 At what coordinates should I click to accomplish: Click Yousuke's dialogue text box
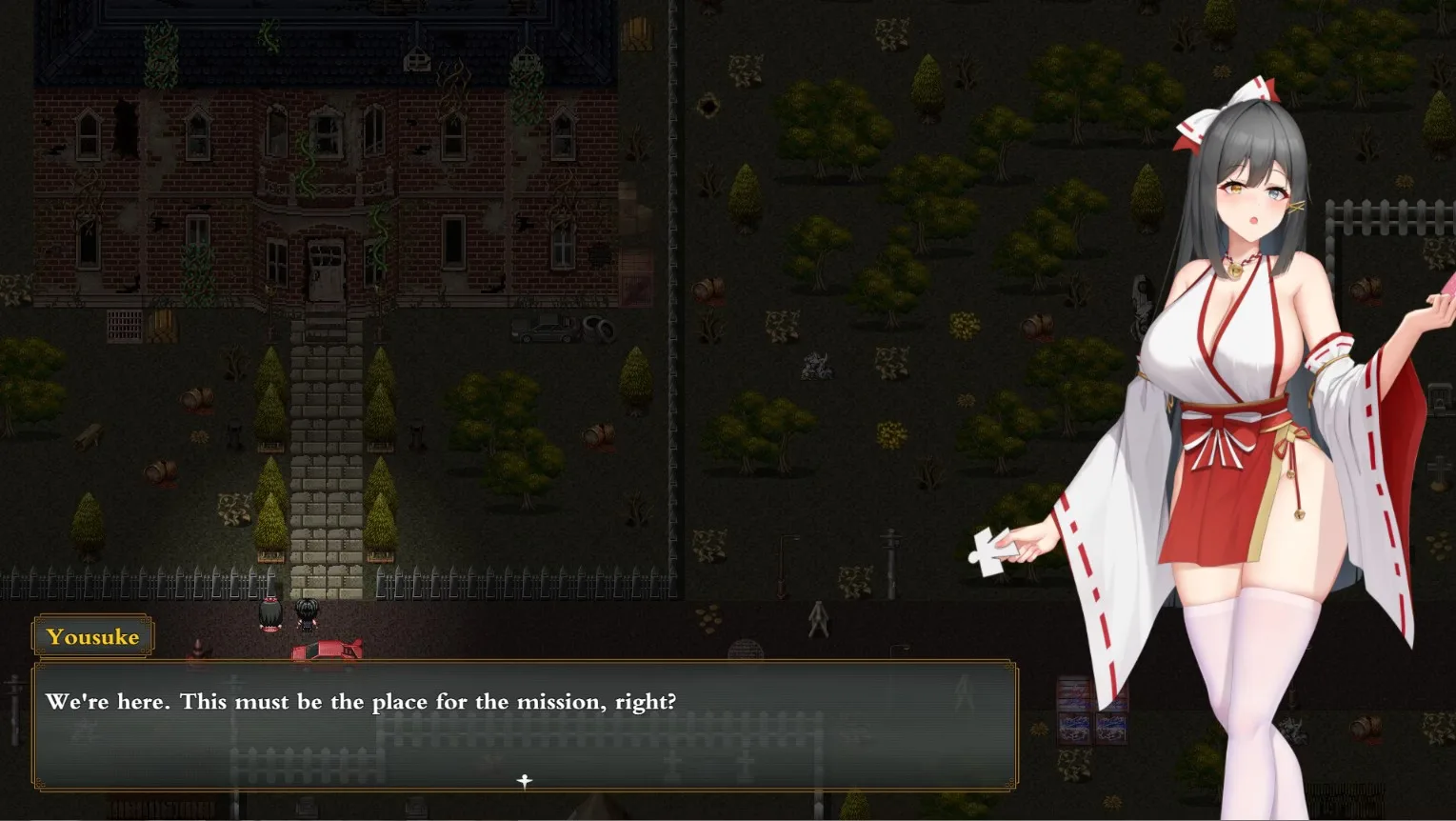525,725
